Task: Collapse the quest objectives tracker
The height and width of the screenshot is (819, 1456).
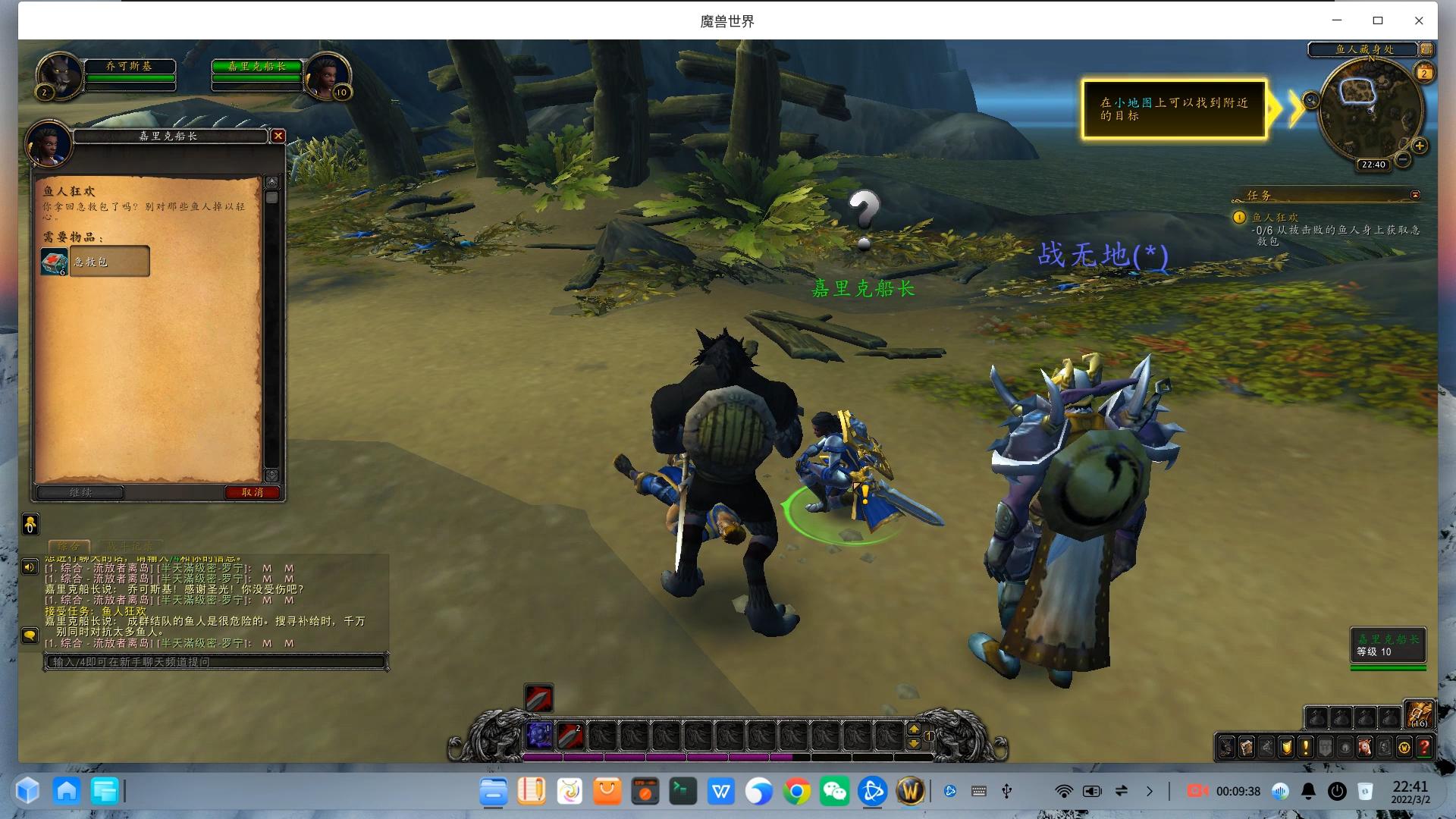Action: point(1415,195)
